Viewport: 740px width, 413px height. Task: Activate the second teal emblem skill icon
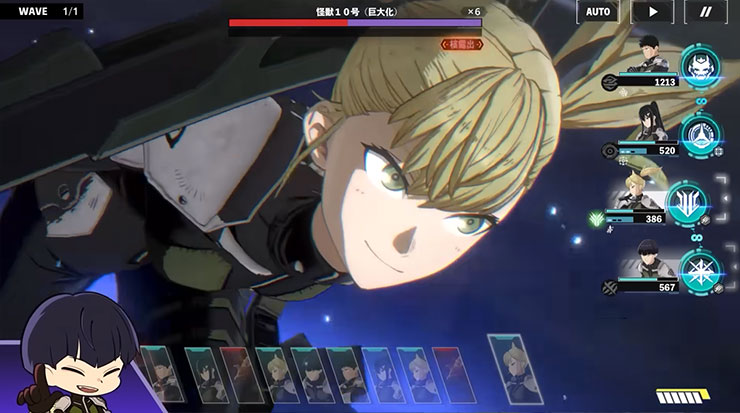click(x=698, y=136)
